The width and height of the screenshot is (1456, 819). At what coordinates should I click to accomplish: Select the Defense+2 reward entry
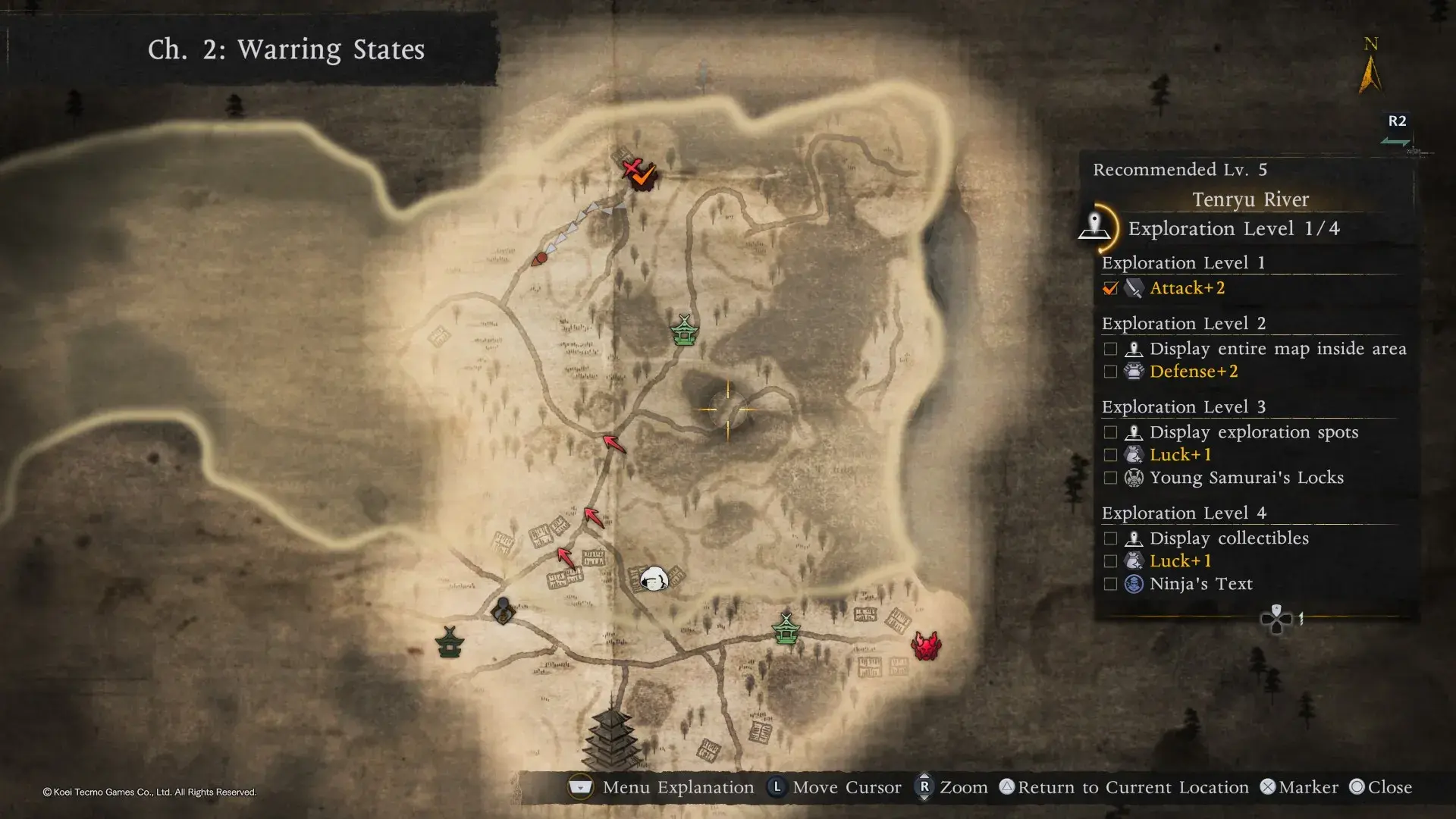pyautogui.click(x=1193, y=372)
